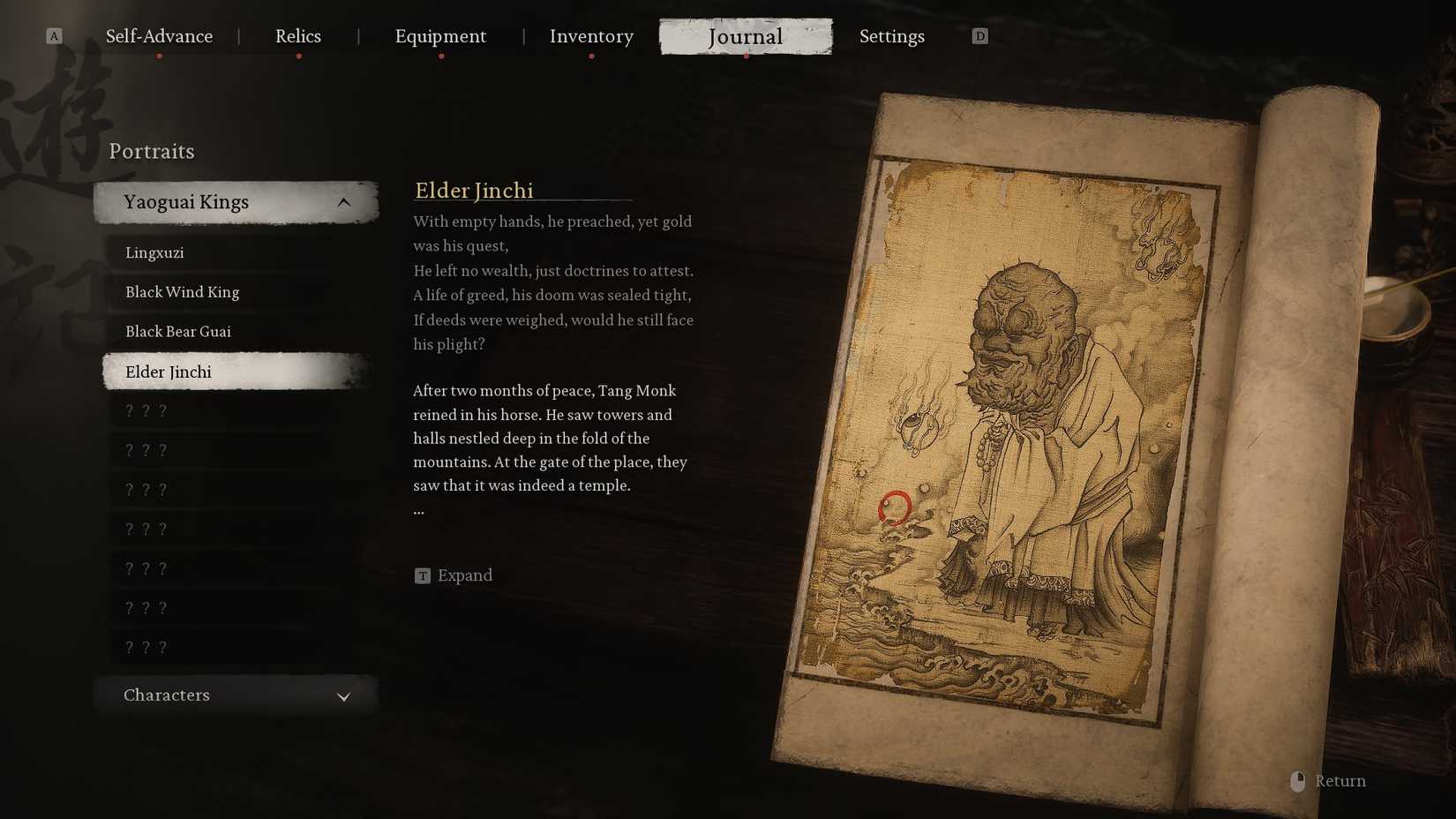The width and height of the screenshot is (1456, 819).
Task: Select the highlighted Elder Jinchi entry
Action: (x=168, y=372)
